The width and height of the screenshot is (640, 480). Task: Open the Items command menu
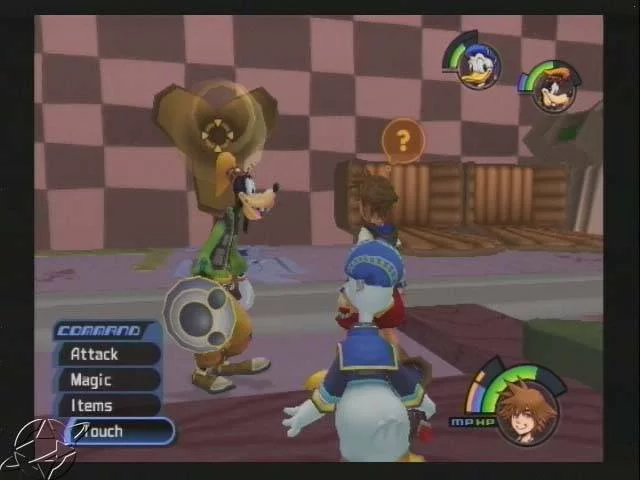tap(108, 406)
